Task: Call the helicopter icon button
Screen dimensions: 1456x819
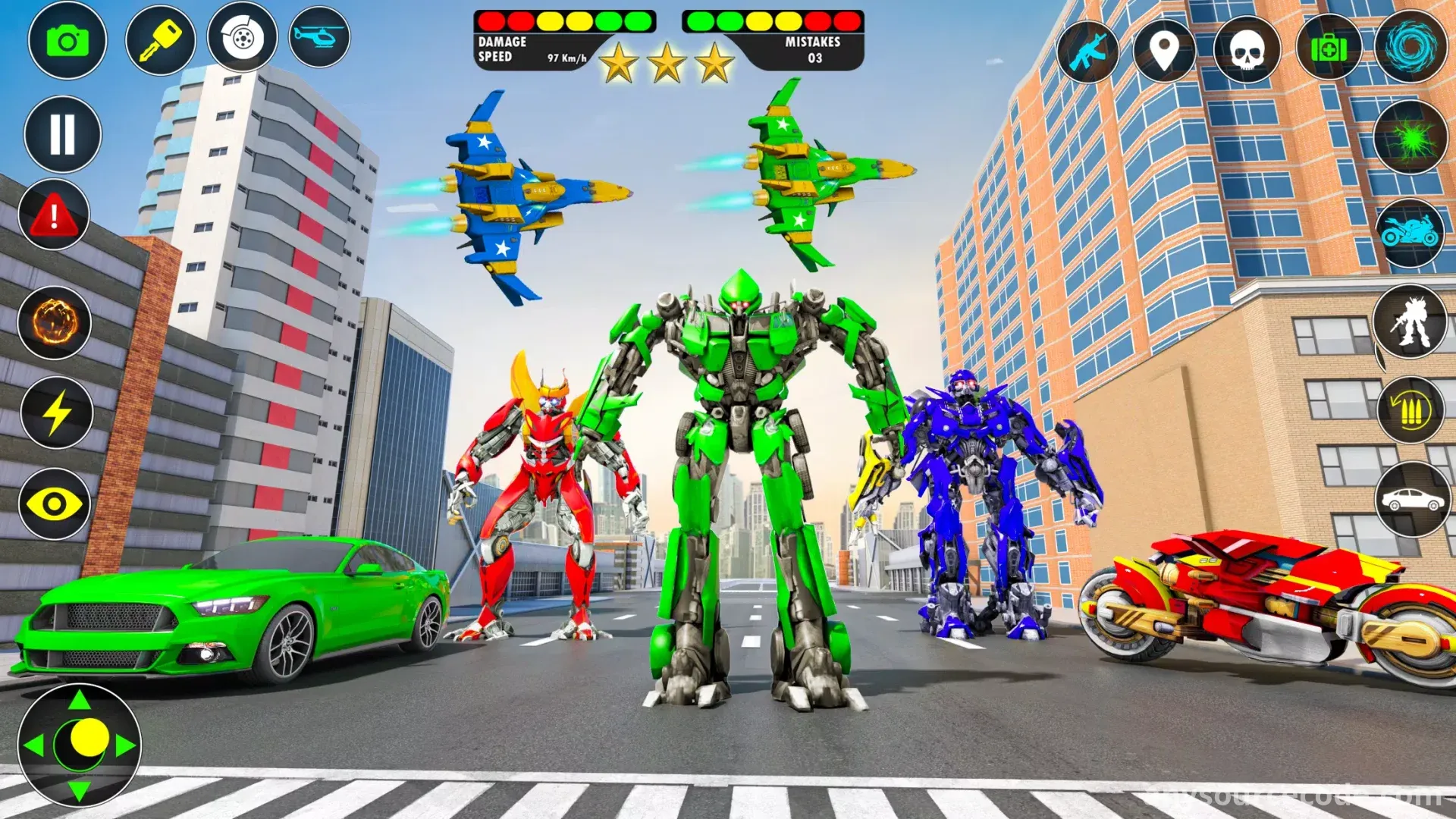Action: [319, 36]
